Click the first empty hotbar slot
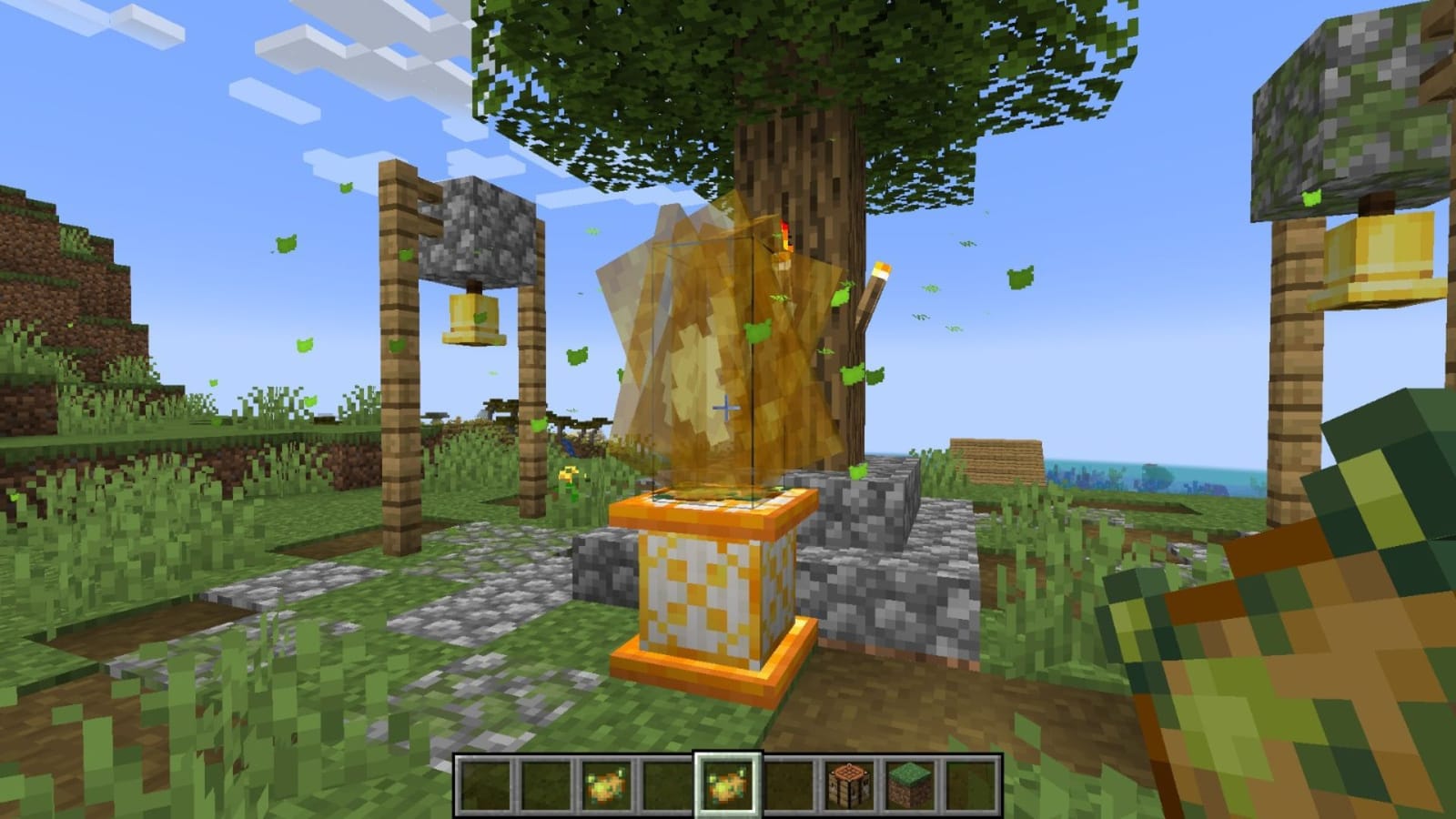1456x819 pixels. tap(485, 787)
